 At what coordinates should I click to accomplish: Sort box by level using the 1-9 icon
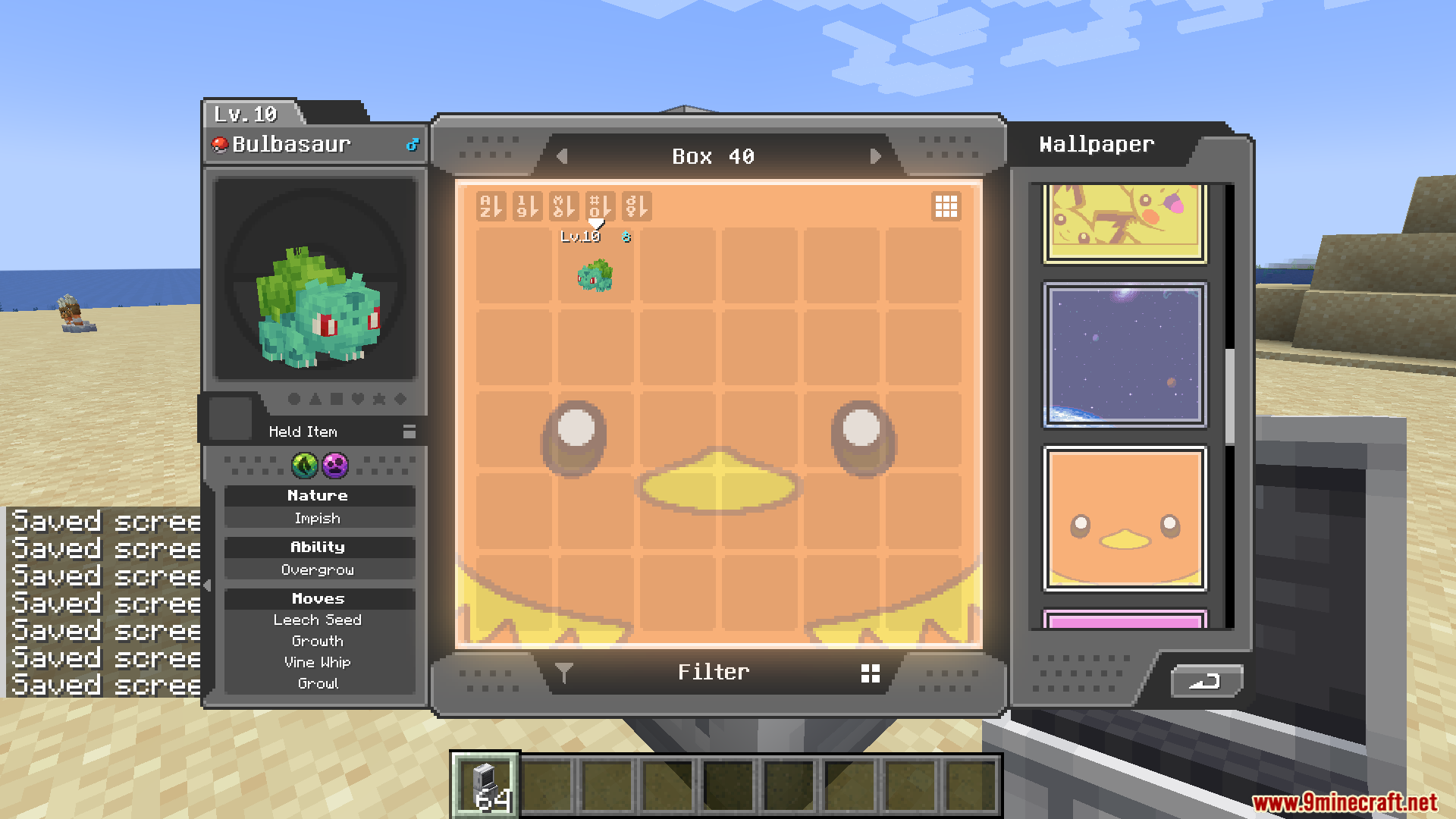click(x=528, y=206)
